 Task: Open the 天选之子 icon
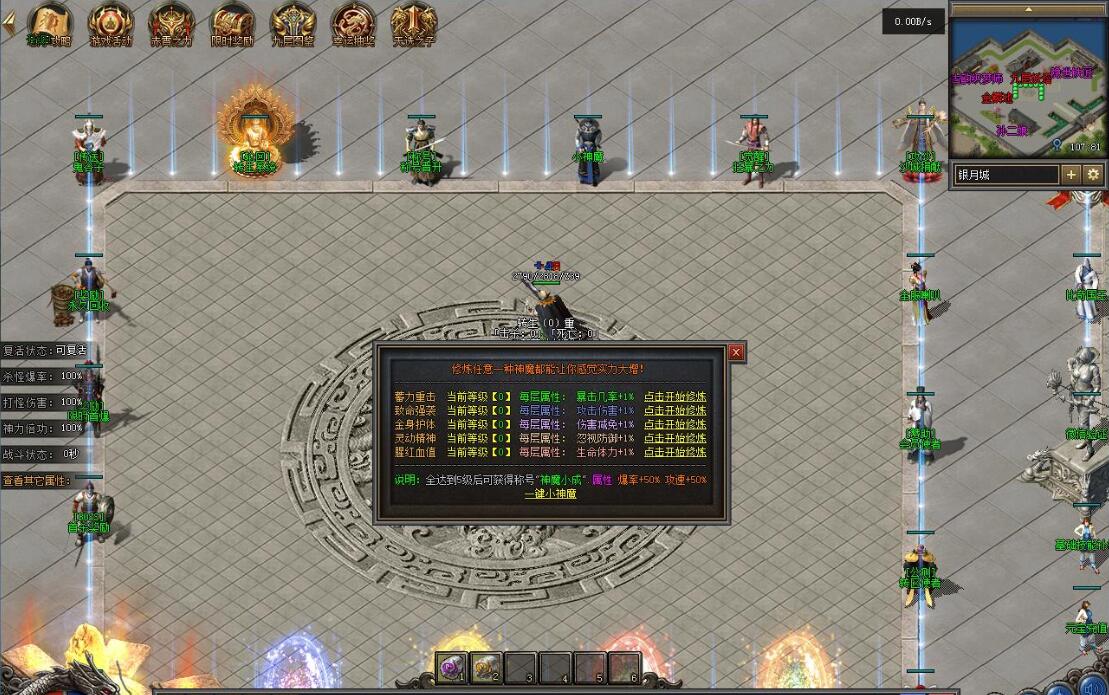413,24
